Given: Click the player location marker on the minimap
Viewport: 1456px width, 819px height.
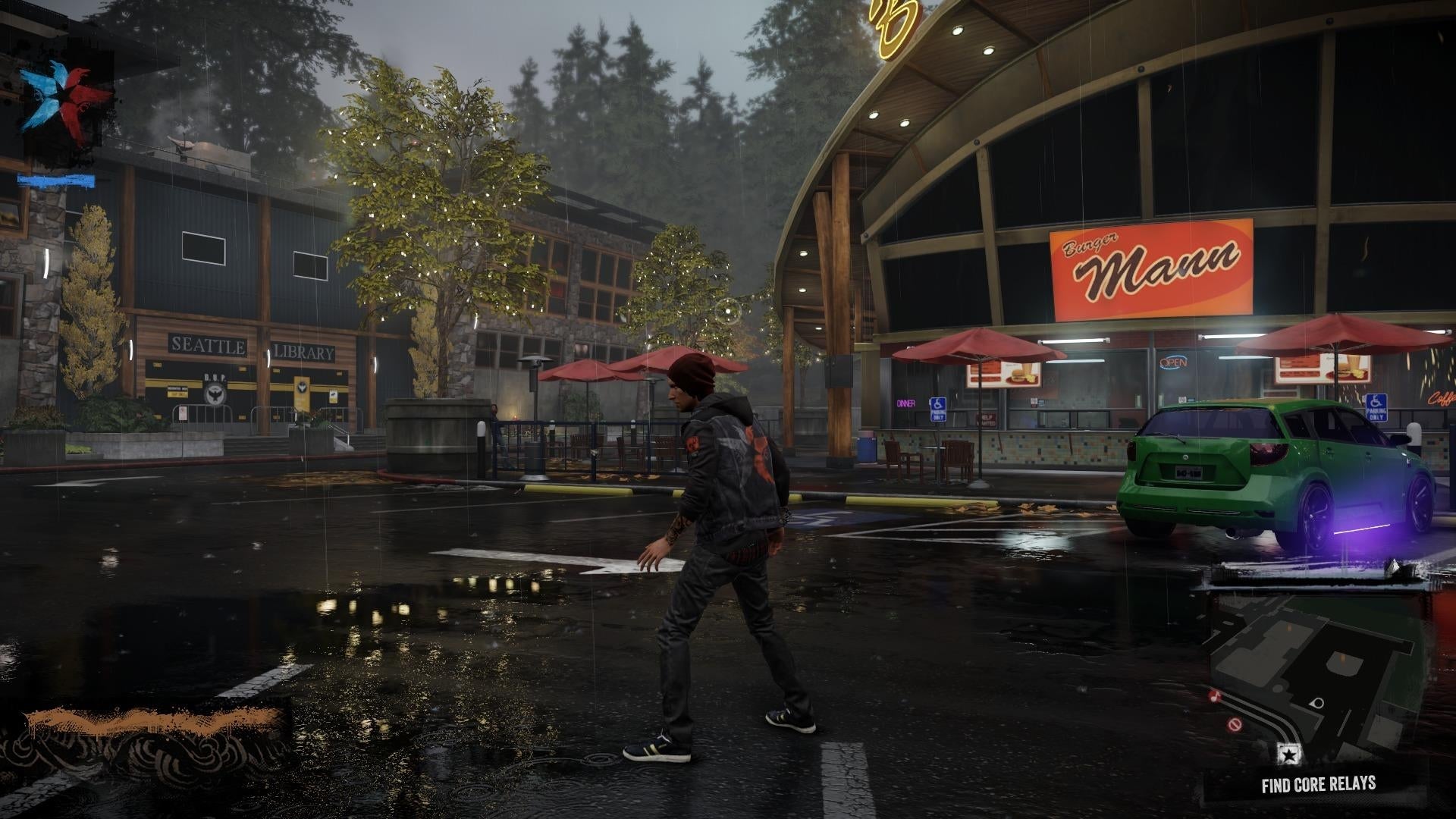Looking at the screenshot, I should (1318, 704).
